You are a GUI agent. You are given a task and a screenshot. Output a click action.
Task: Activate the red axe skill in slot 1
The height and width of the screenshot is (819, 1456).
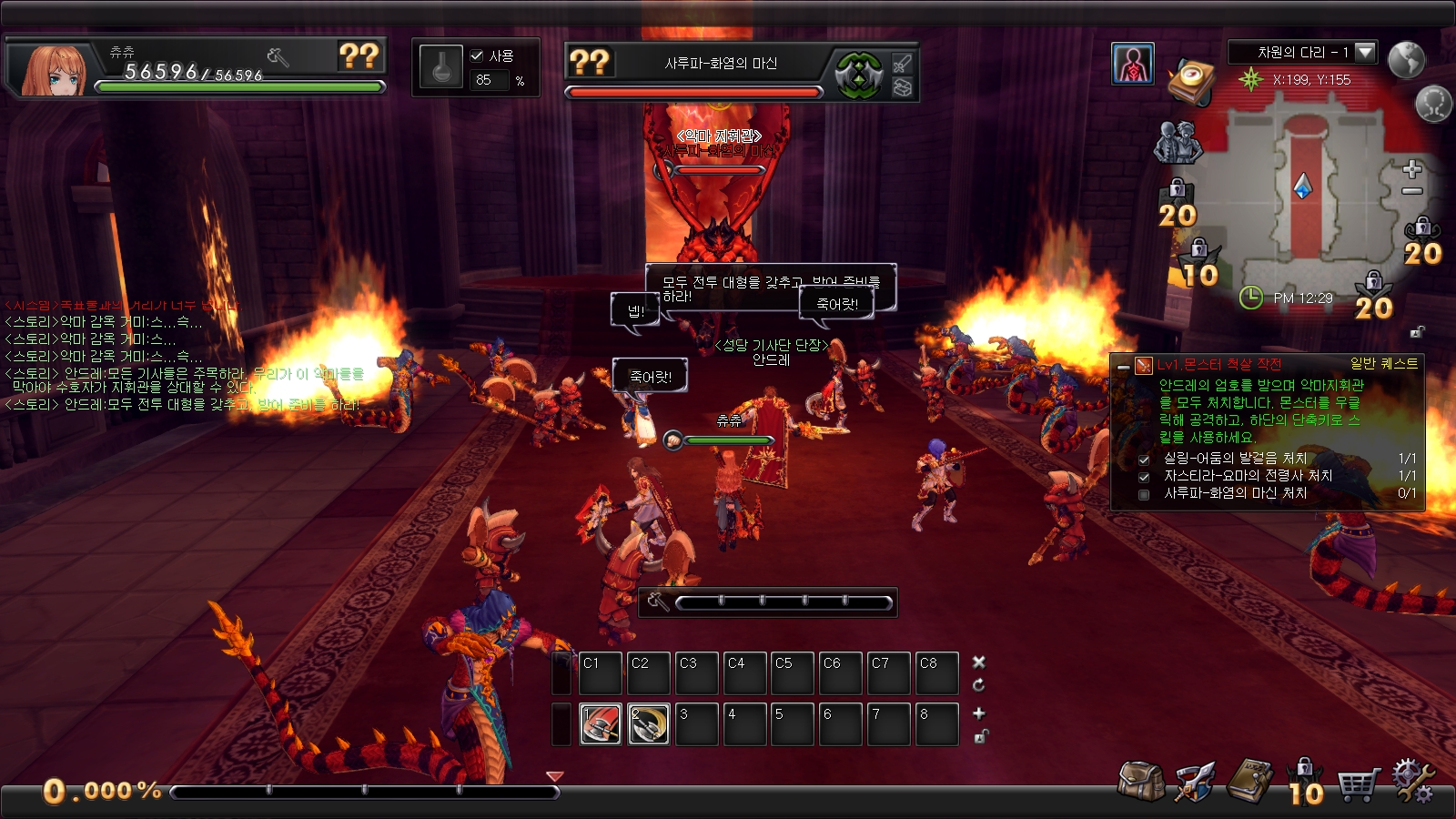coord(601,724)
